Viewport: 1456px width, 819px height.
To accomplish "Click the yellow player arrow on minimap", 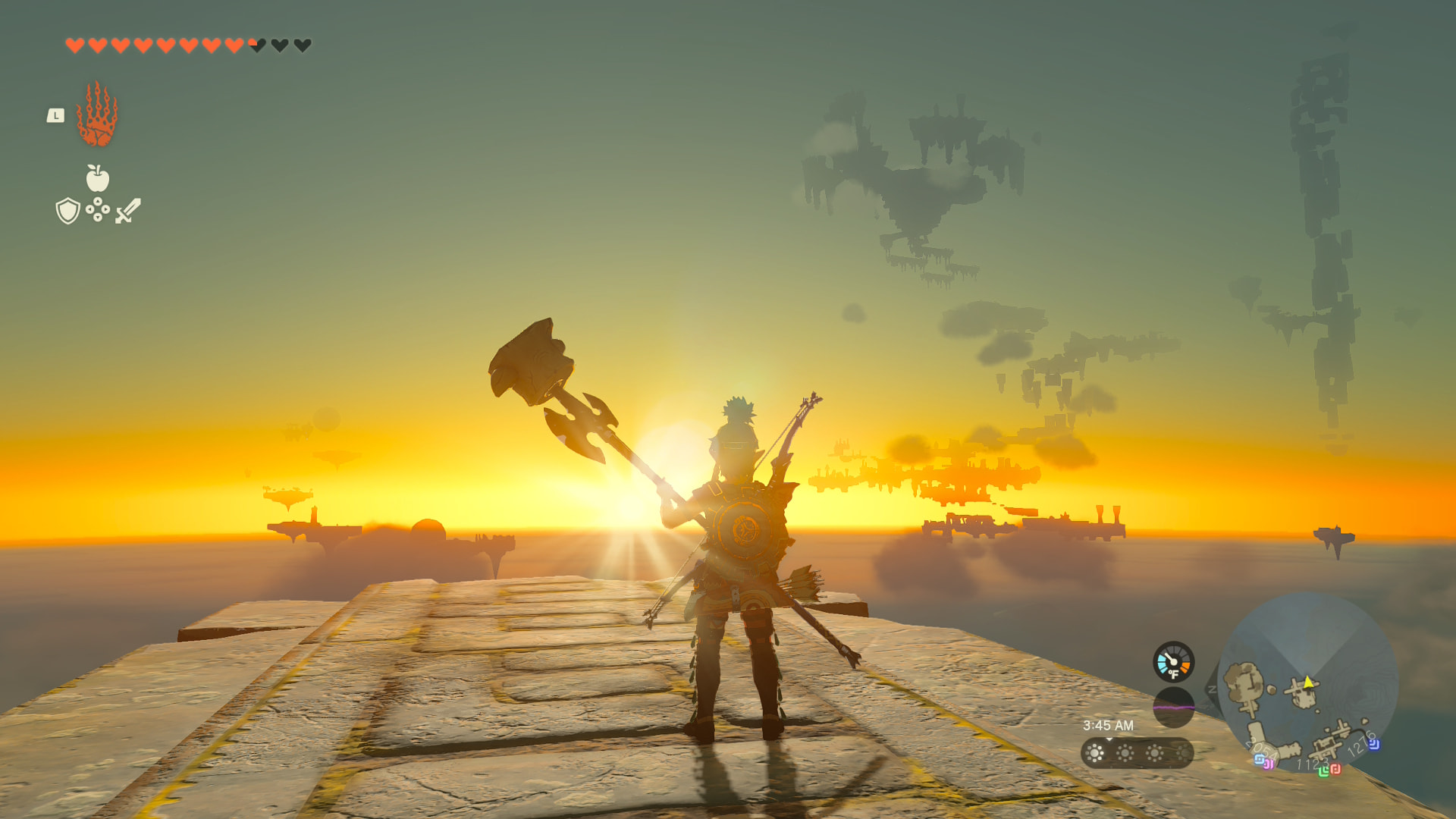I will click(x=1308, y=682).
